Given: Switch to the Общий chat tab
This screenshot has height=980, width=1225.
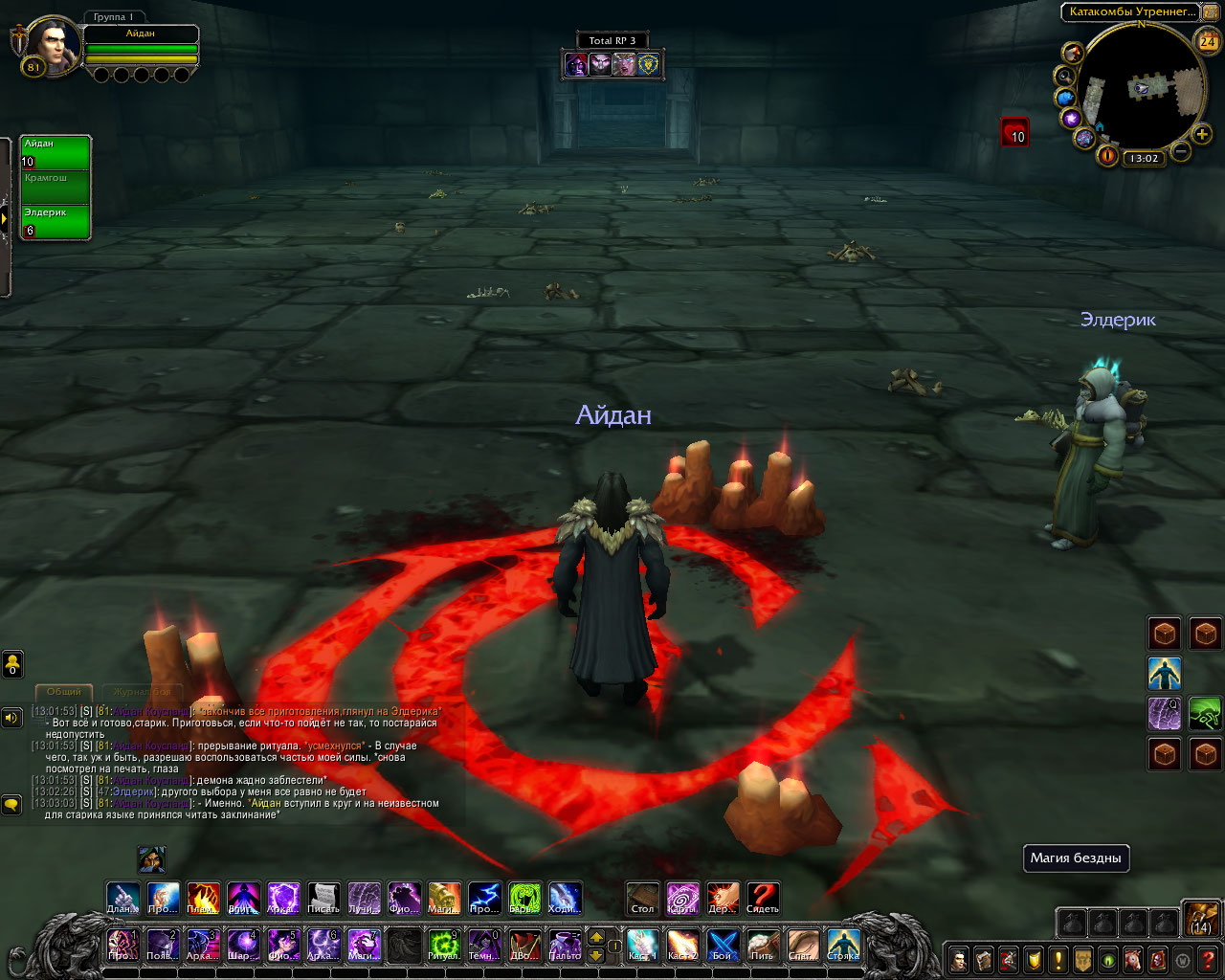Looking at the screenshot, I should pos(64,691).
